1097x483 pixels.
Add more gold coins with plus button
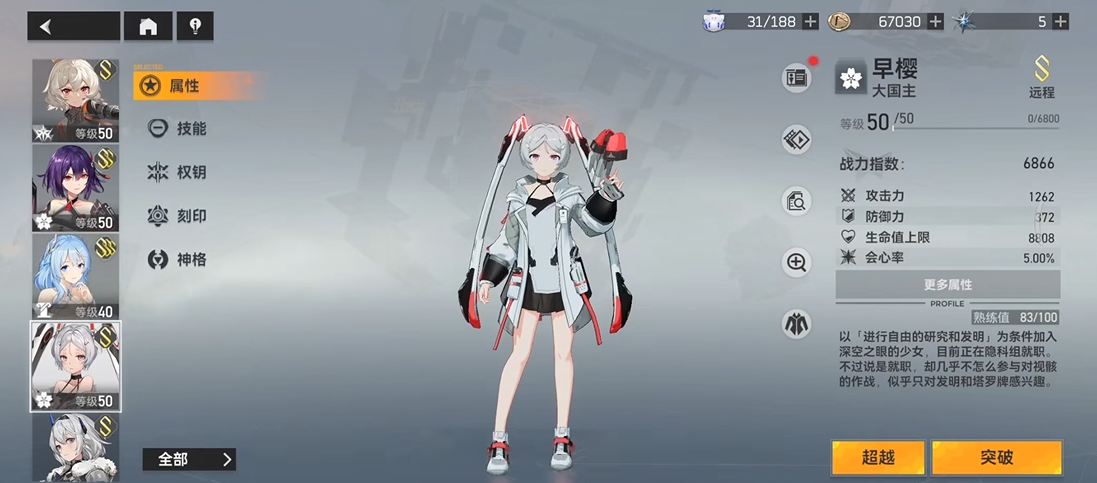[935, 21]
